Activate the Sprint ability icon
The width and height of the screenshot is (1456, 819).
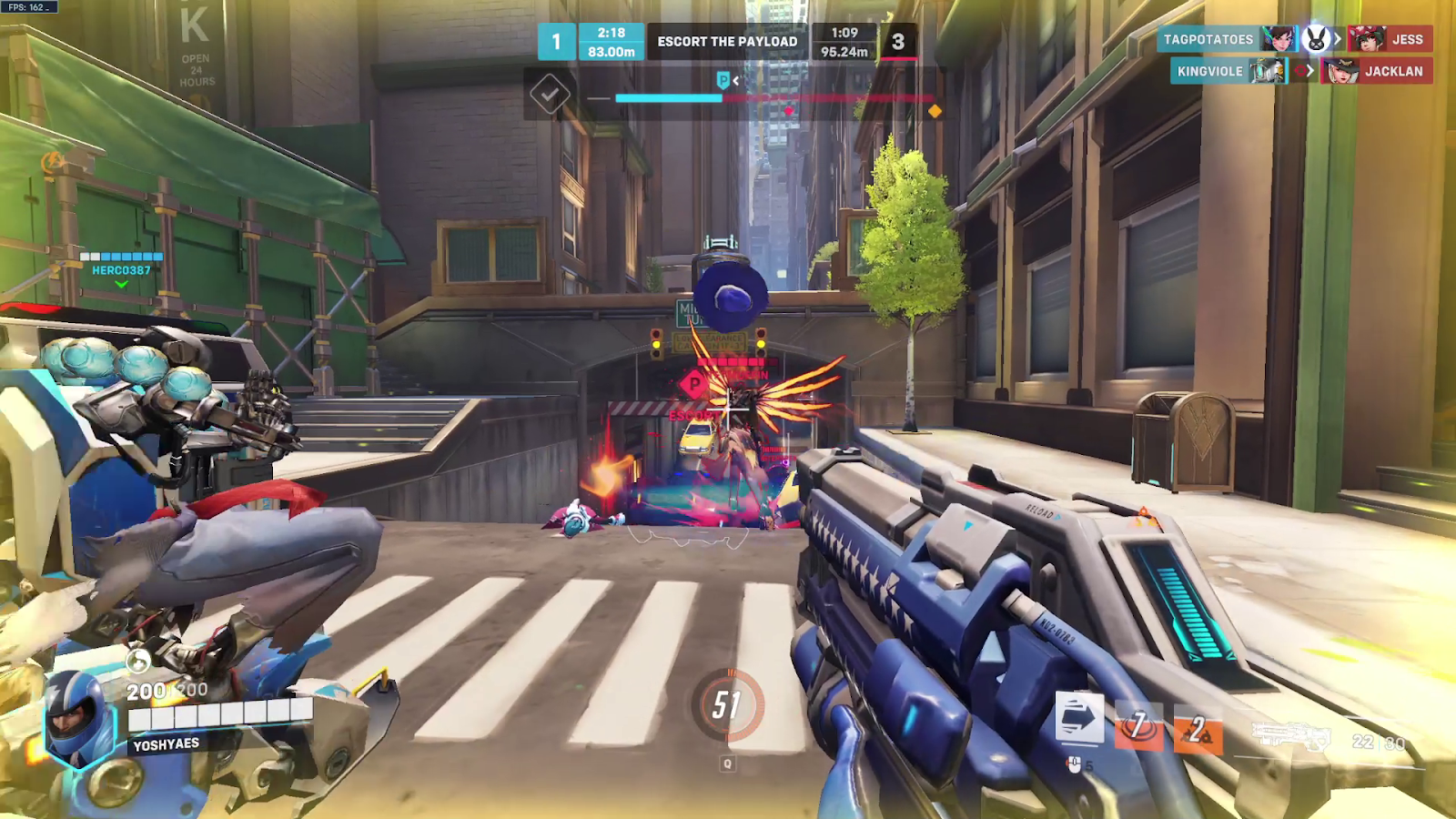tap(1079, 716)
